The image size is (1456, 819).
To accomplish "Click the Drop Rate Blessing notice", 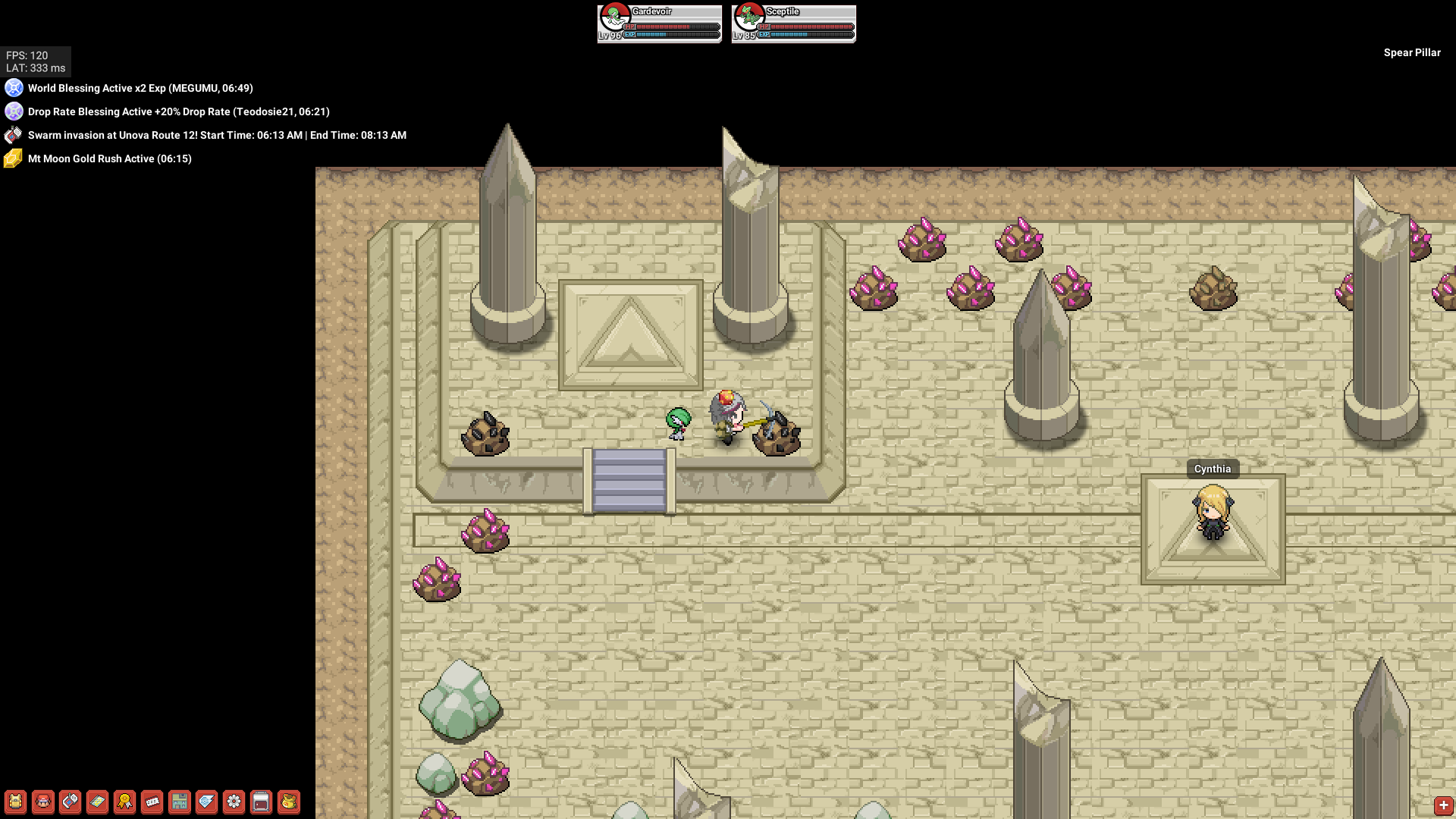I will (178, 111).
